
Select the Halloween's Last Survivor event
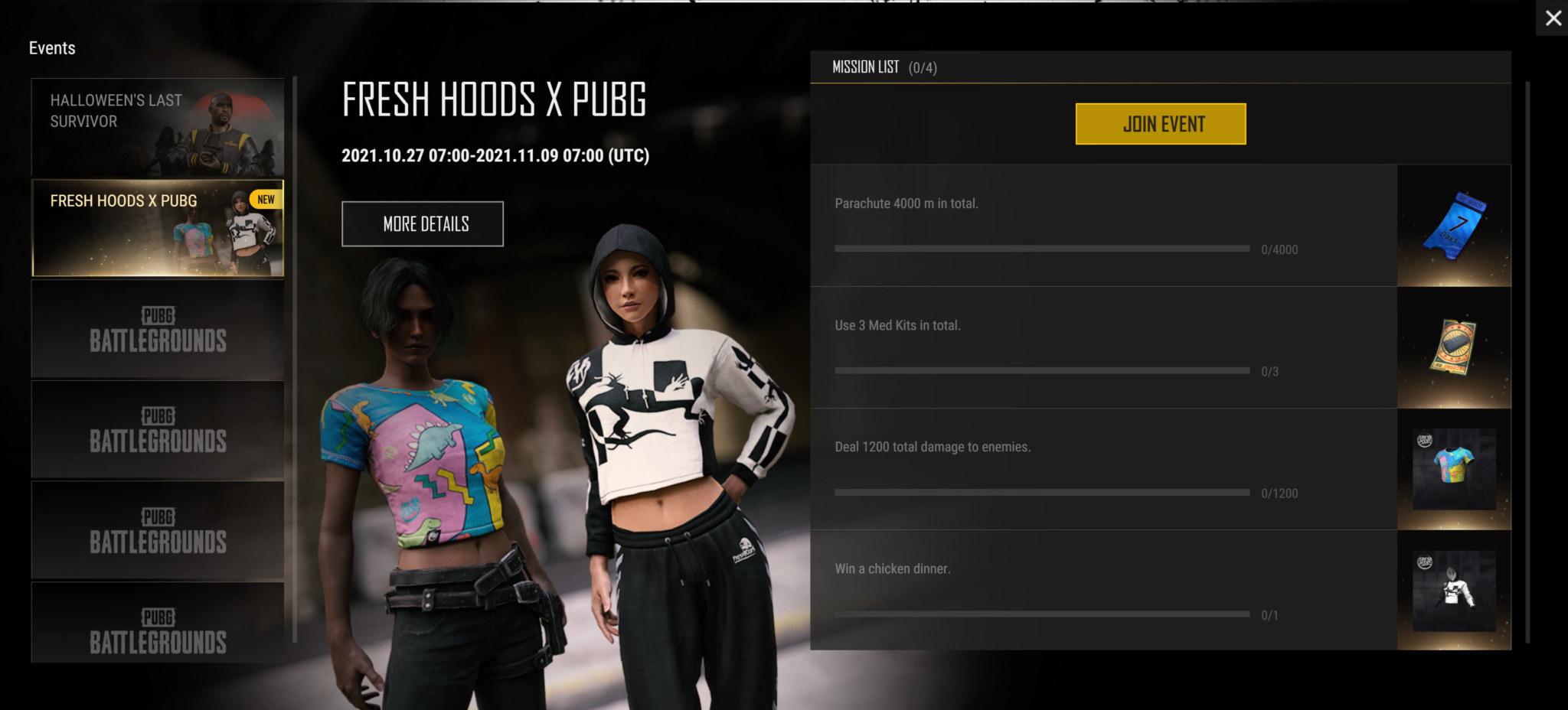point(158,127)
